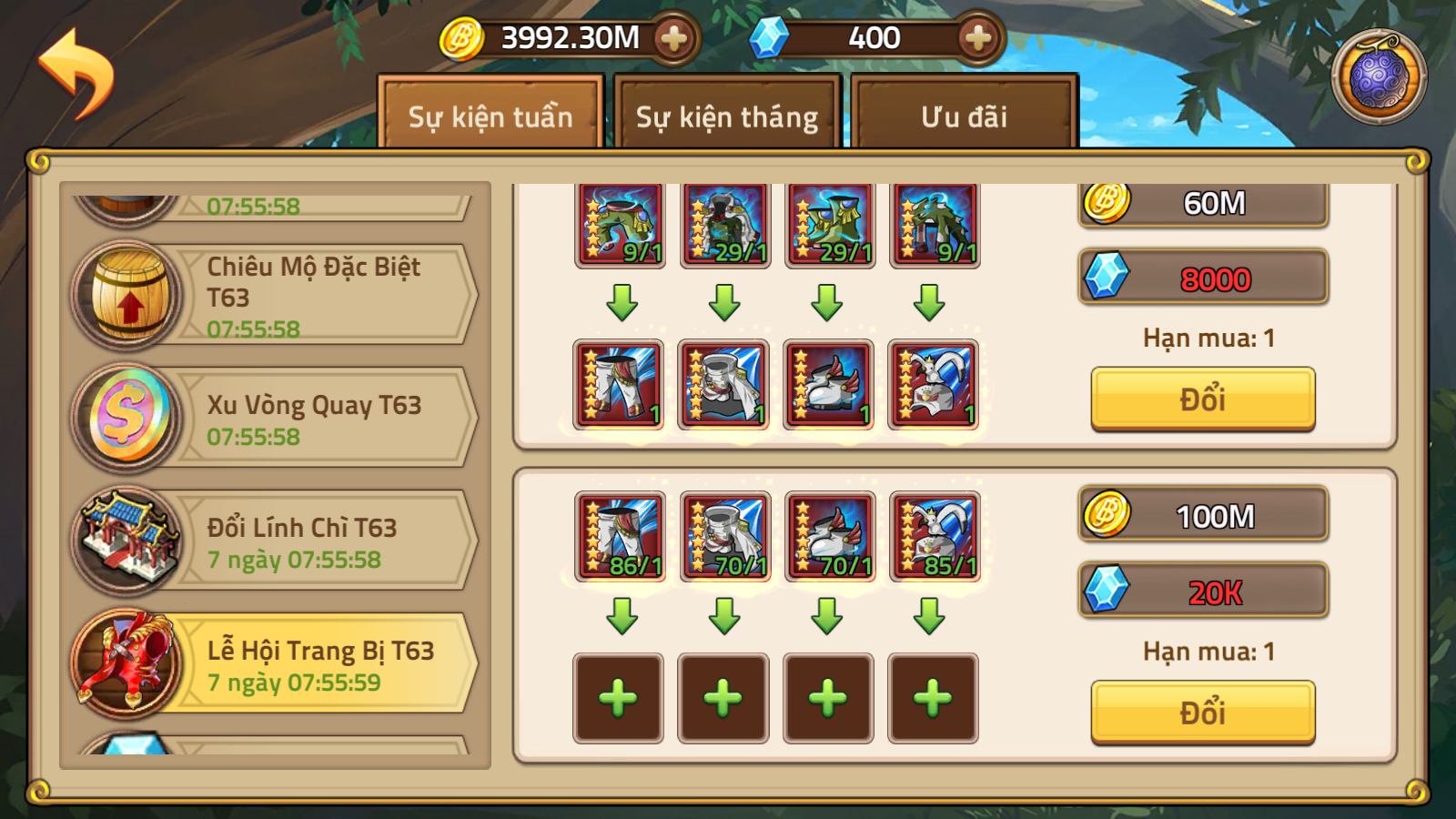This screenshot has width=1456, height=819.
Task: Add more blue gems with plus button
Action: [977, 38]
